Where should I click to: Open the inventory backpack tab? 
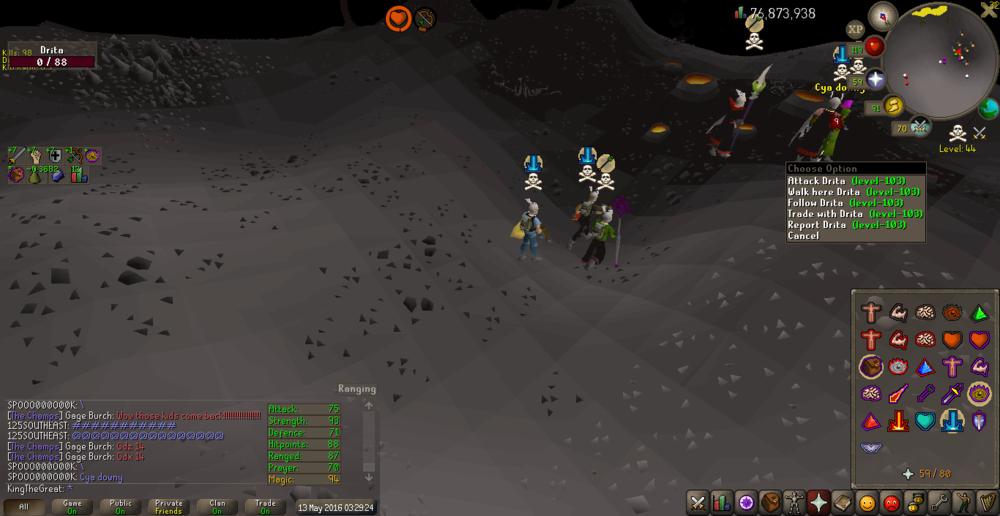(x=769, y=502)
